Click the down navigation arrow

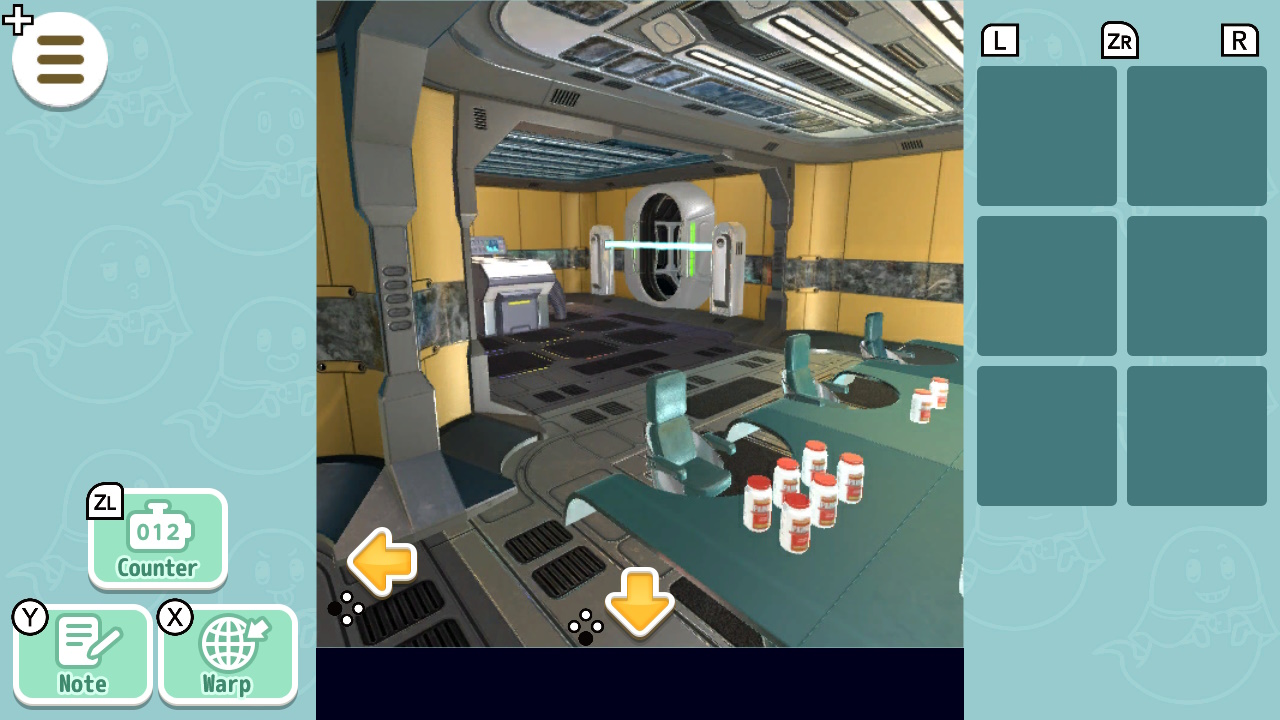[x=640, y=607]
